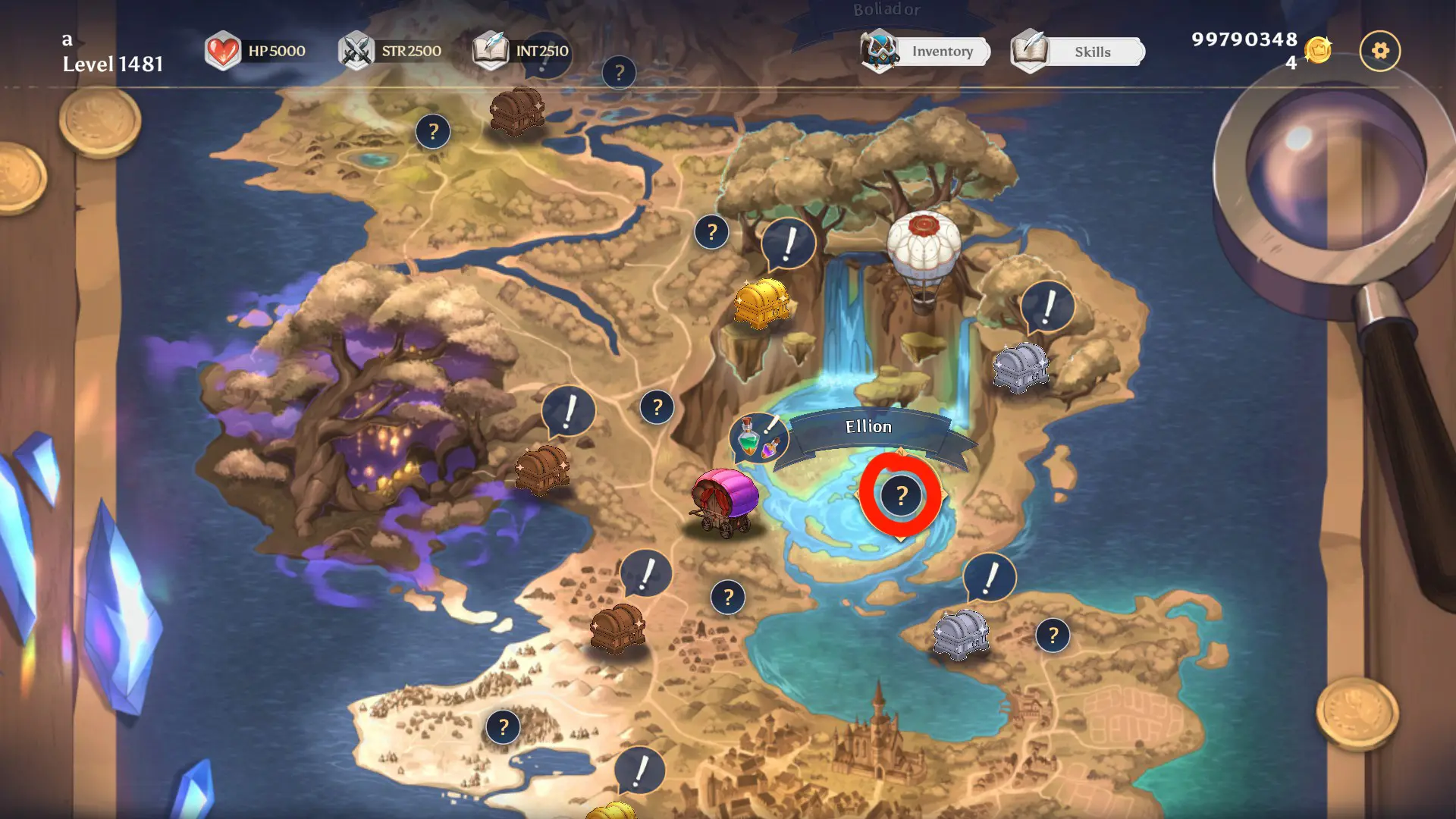Open settings with the gear icon
The image size is (1456, 819).
tap(1380, 51)
